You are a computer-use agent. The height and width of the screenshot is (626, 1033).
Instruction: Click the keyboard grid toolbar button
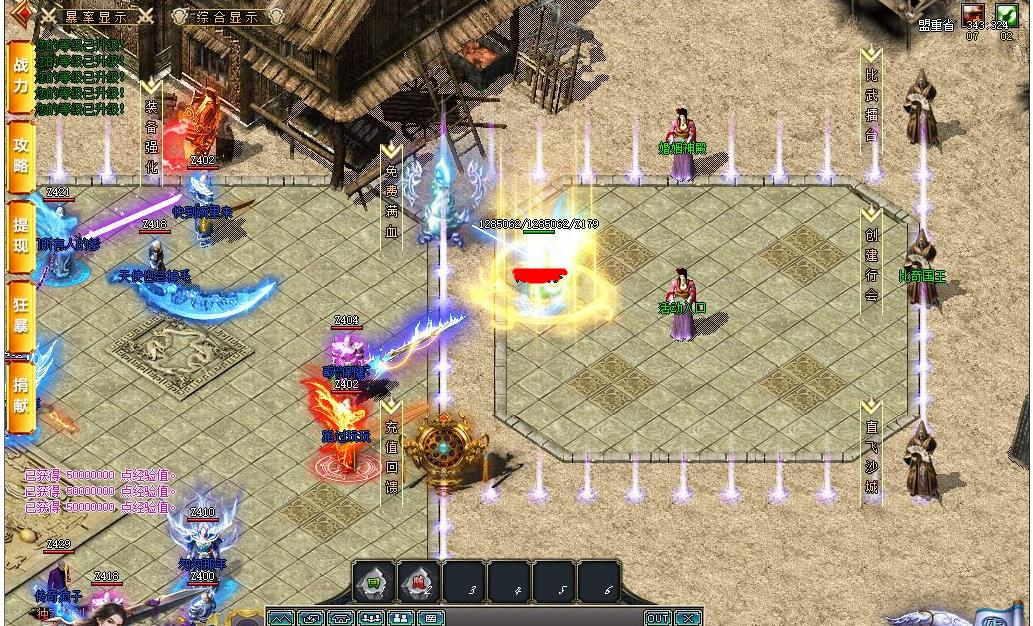(431, 618)
